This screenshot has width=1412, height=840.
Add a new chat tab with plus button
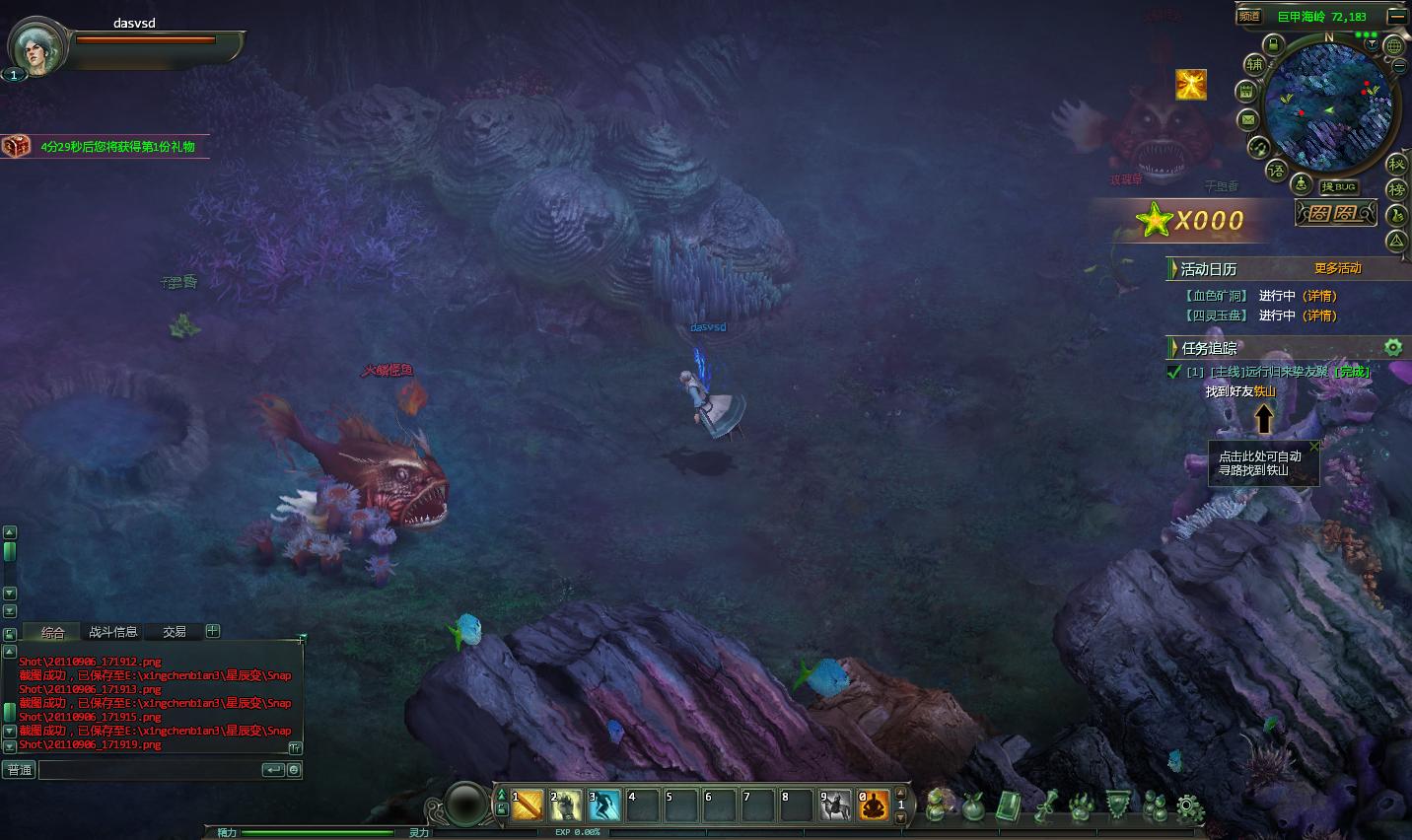[213, 631]
